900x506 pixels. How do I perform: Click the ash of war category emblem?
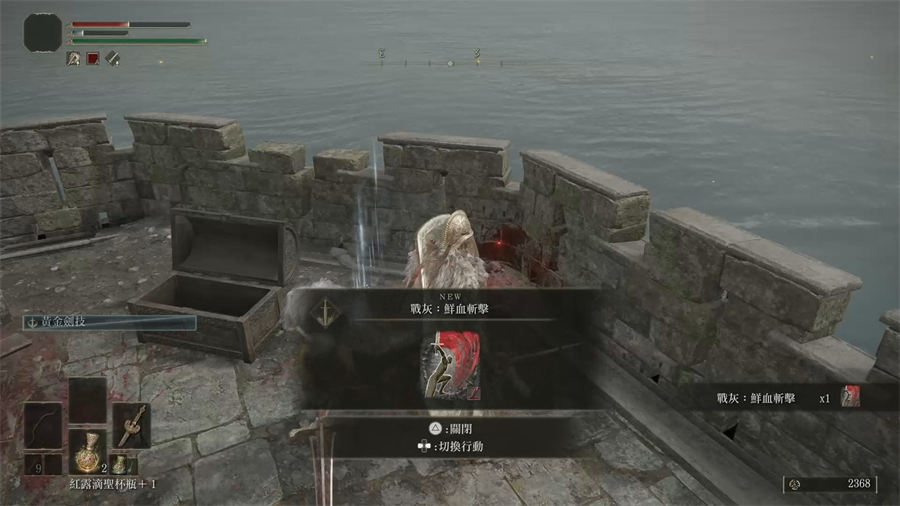tap(327, 312)
